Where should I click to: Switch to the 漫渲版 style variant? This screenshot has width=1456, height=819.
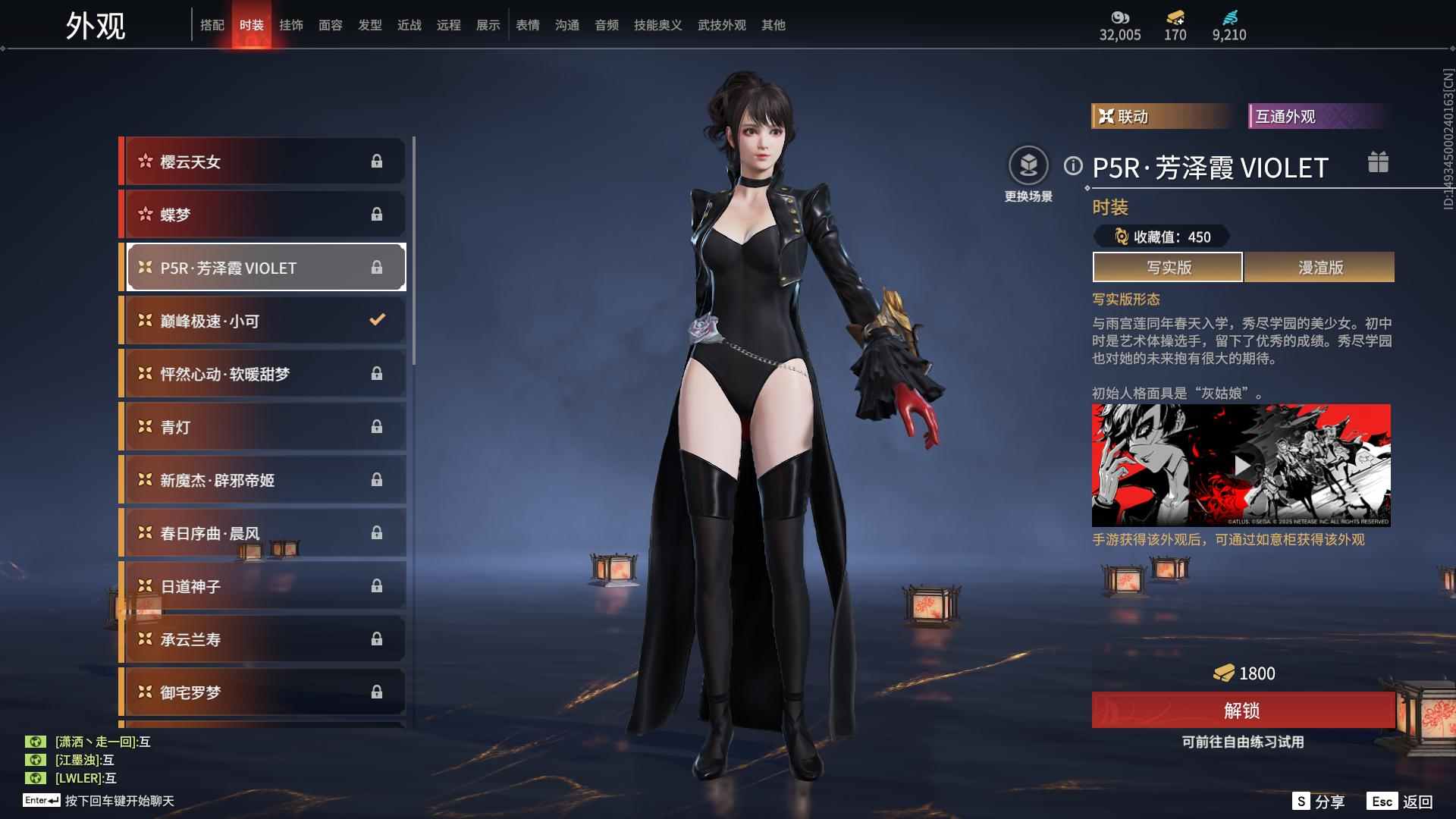click(1319, 268)
